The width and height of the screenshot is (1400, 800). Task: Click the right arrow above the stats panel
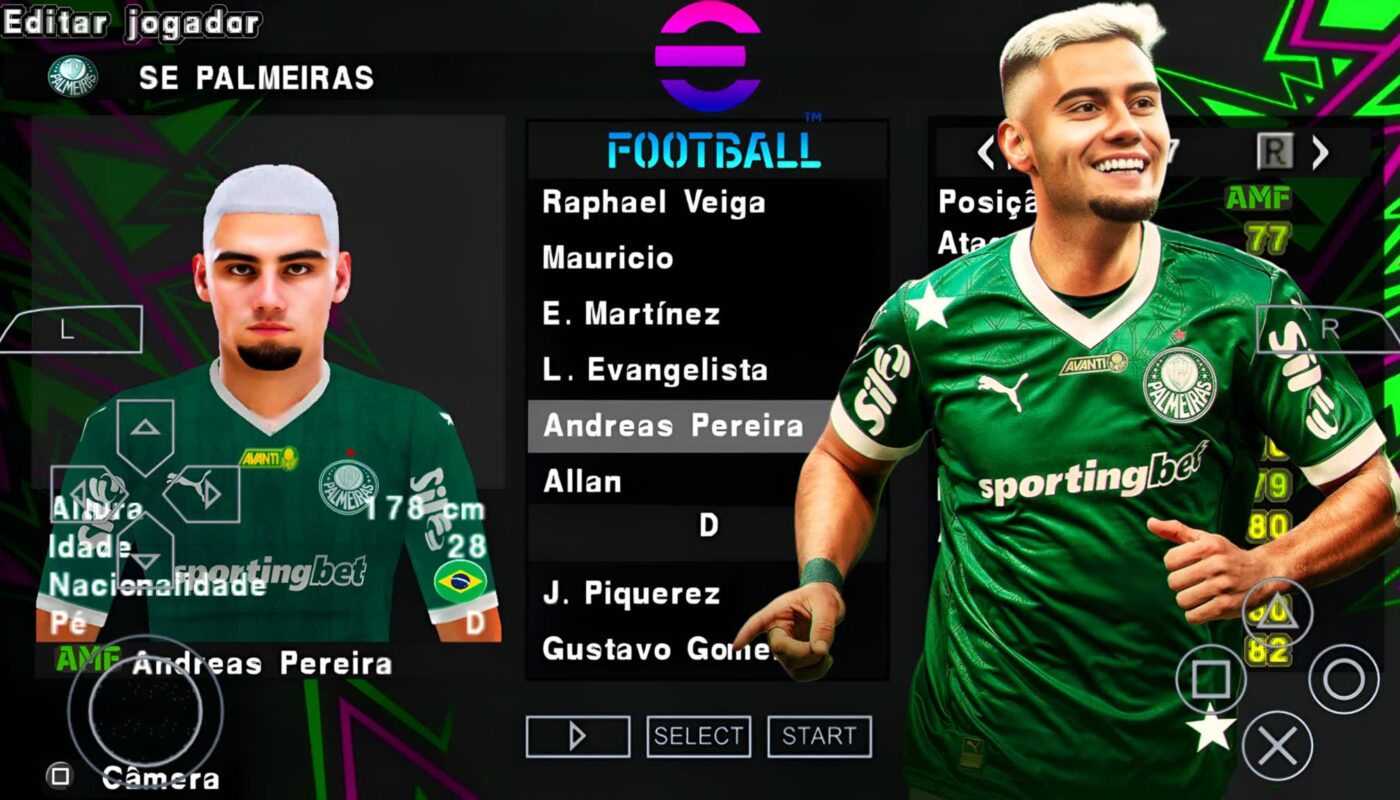pyautogui.click(x=1320, y=152)
